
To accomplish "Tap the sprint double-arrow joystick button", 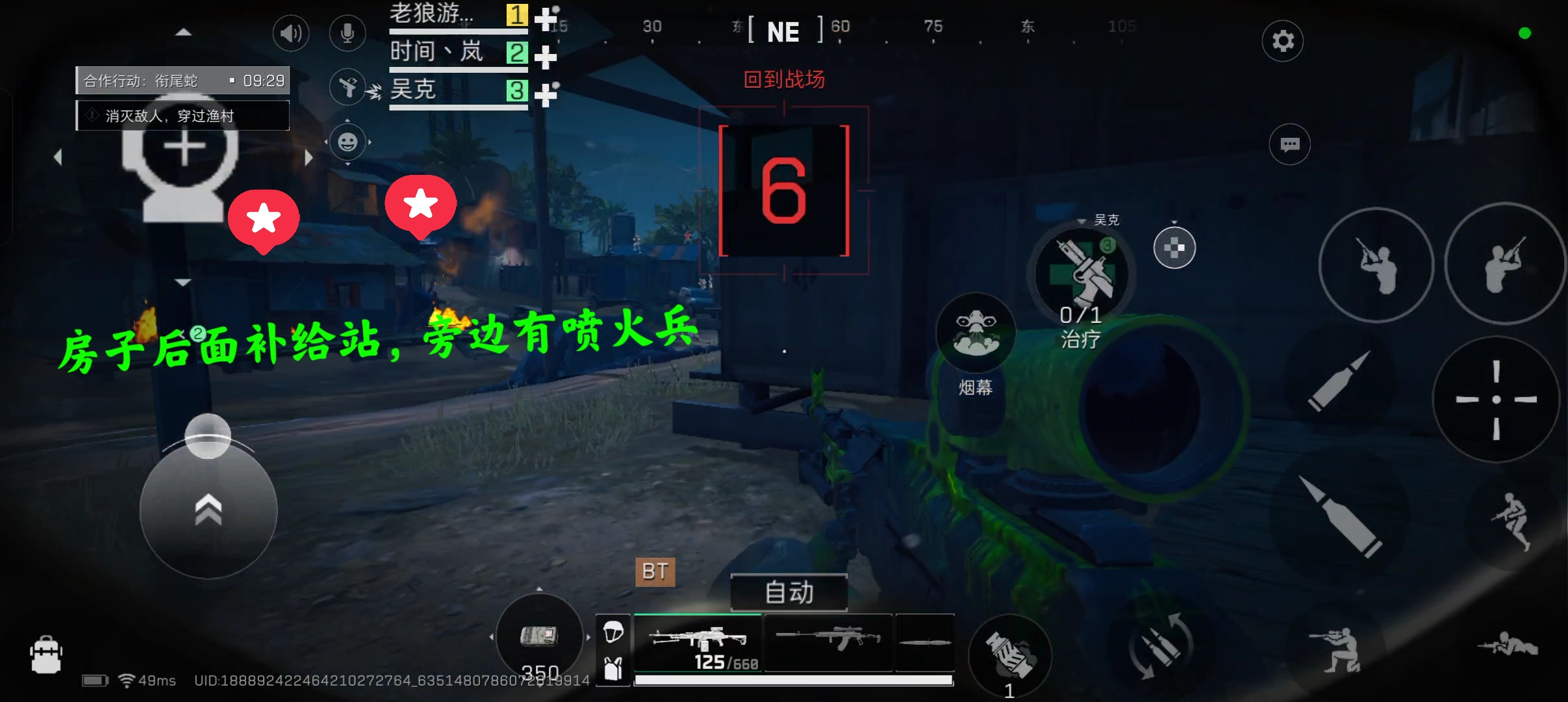I will click(x=208, y=510).
